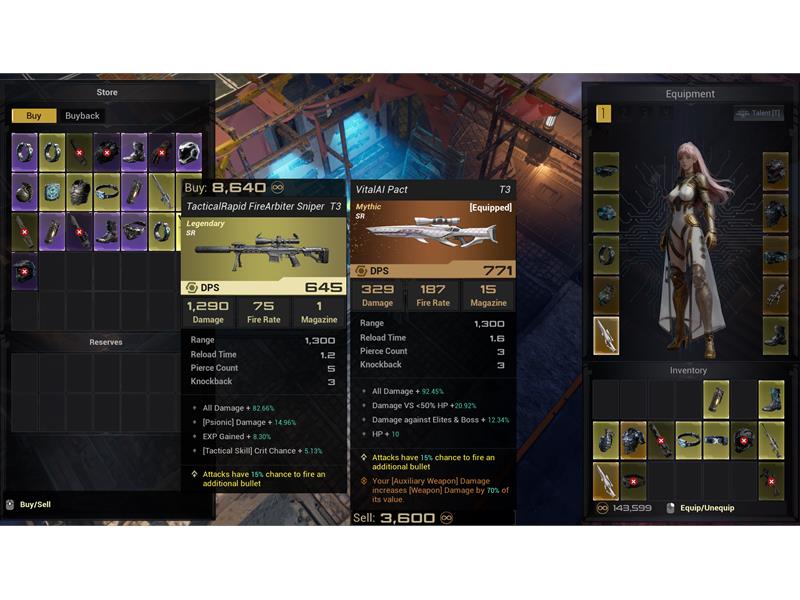
Task: Pick the helmet in the store grid
Action: pos(189,152)
